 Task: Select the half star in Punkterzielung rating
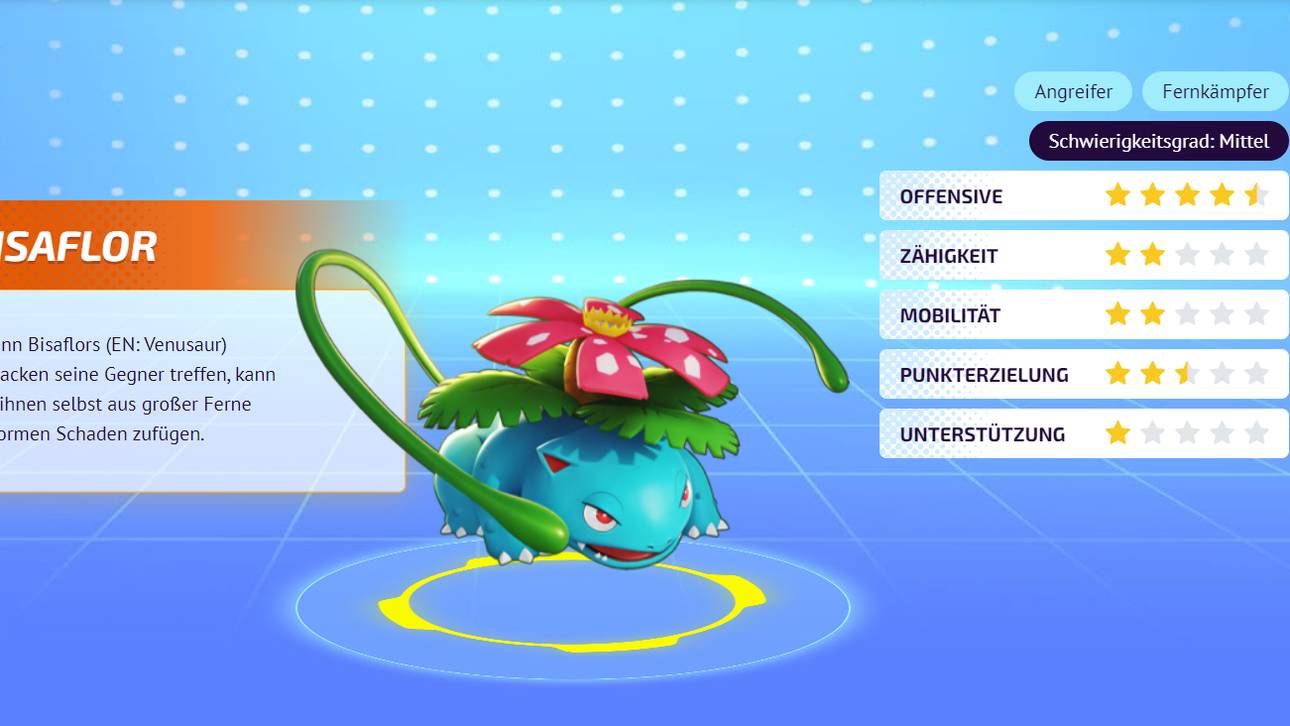(1187, 373)
